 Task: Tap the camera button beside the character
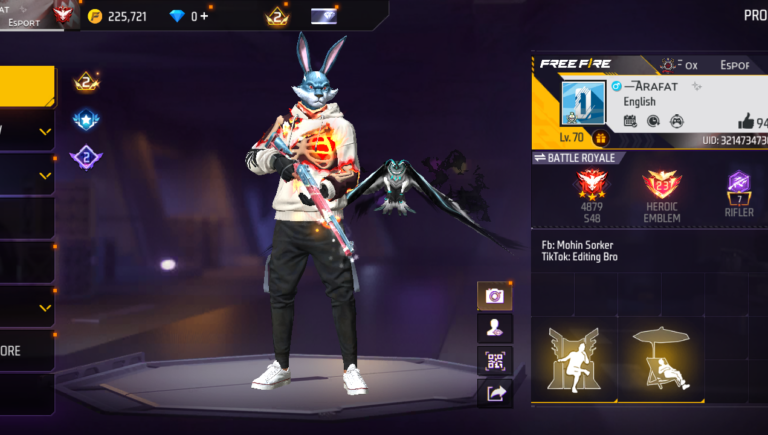tap(494, 295)
